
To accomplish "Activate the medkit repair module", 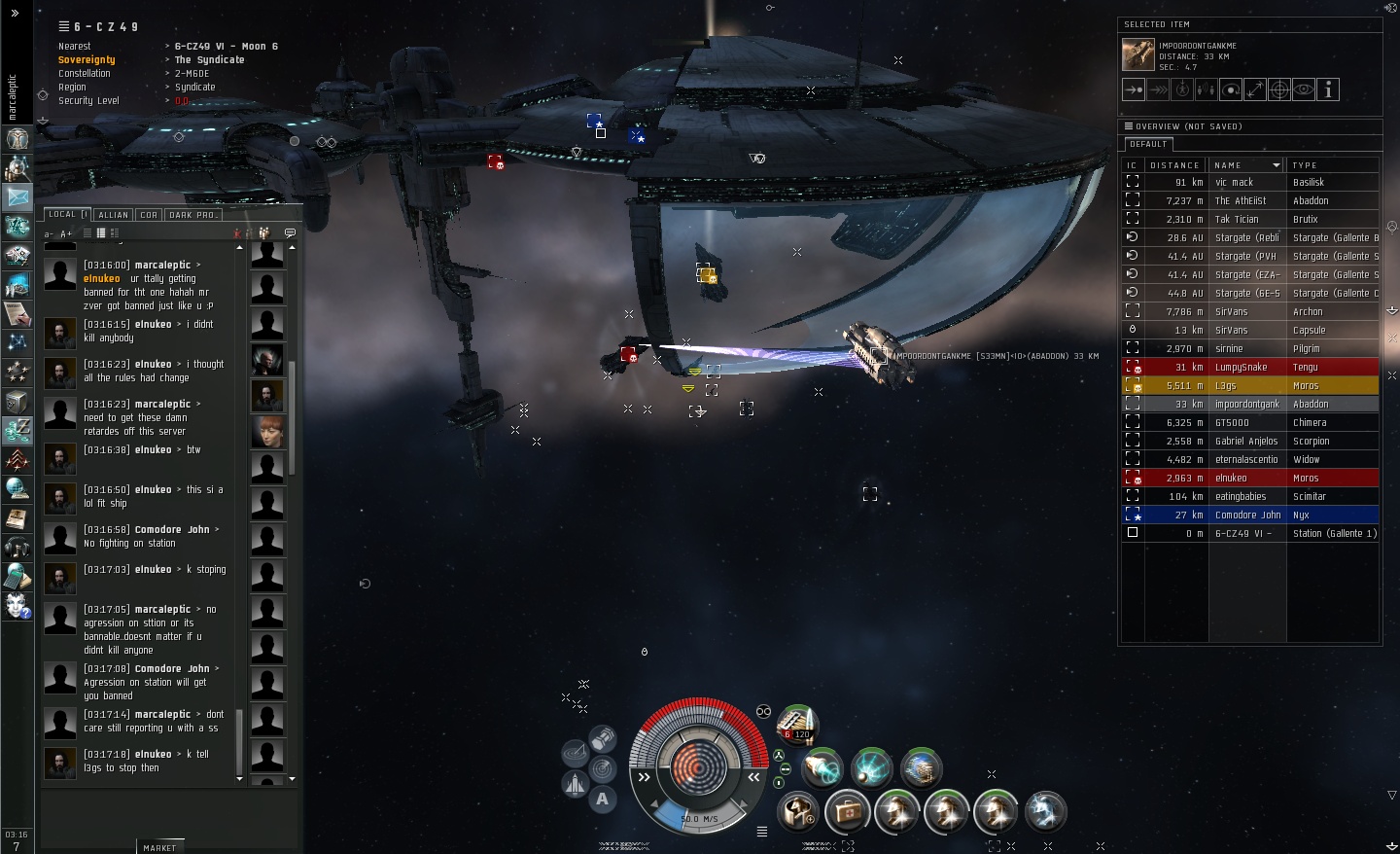I will coord(848,811).
